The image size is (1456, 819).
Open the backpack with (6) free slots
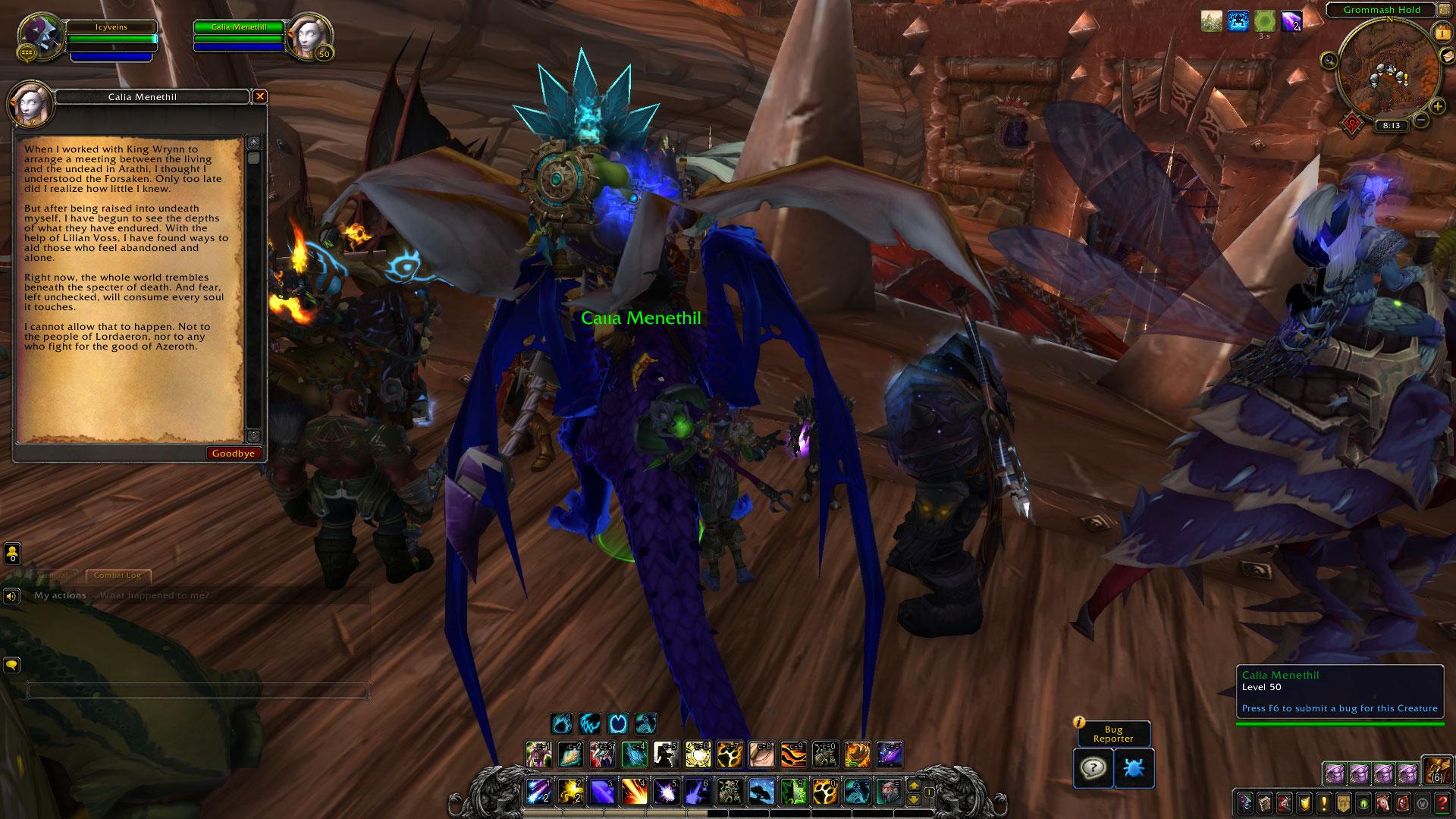[1436, 770]
